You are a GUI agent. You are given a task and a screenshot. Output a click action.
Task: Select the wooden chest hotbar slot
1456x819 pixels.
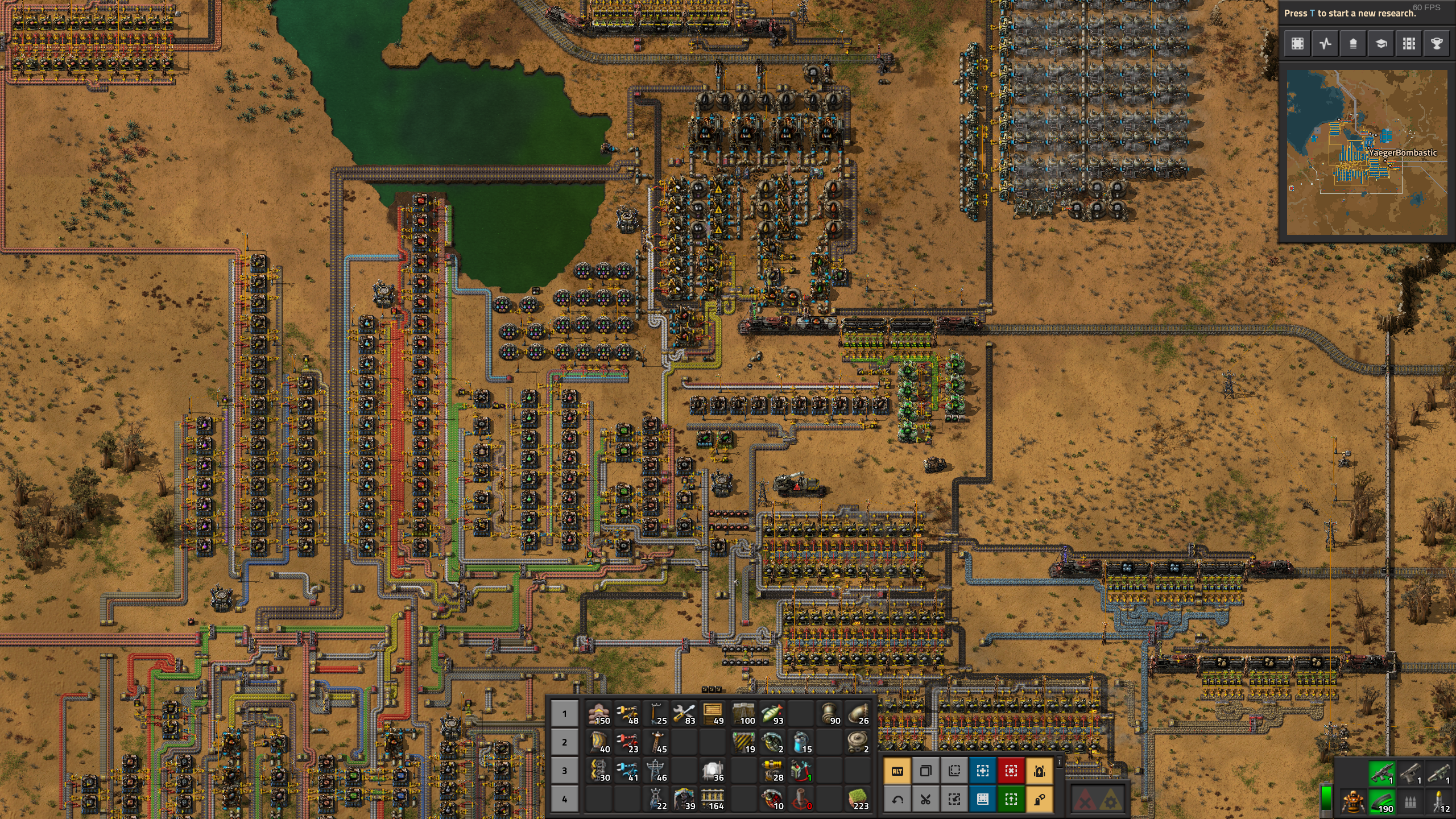(x=713, y=714)
